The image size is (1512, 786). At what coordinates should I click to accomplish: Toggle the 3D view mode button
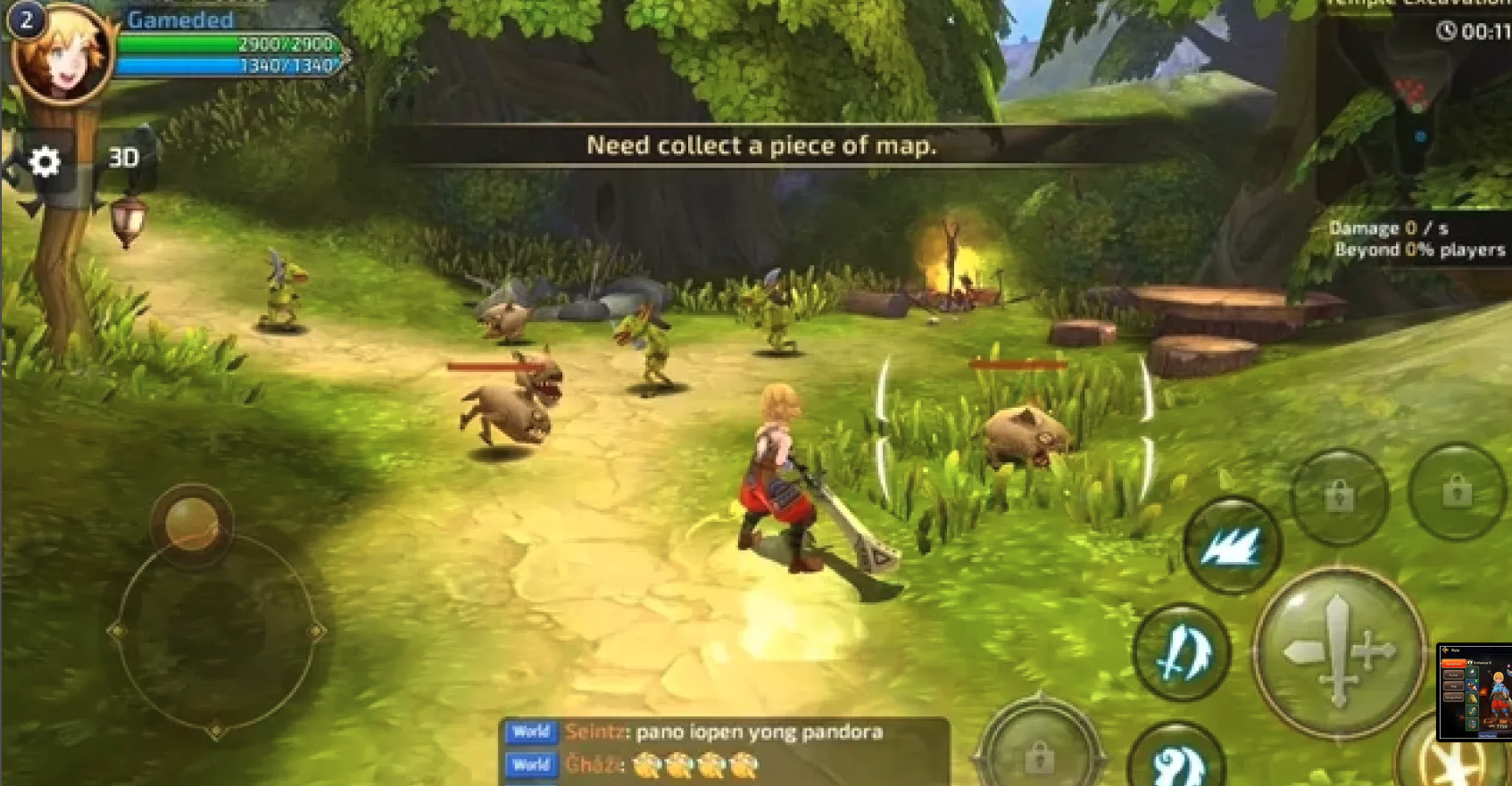point(125,158)
